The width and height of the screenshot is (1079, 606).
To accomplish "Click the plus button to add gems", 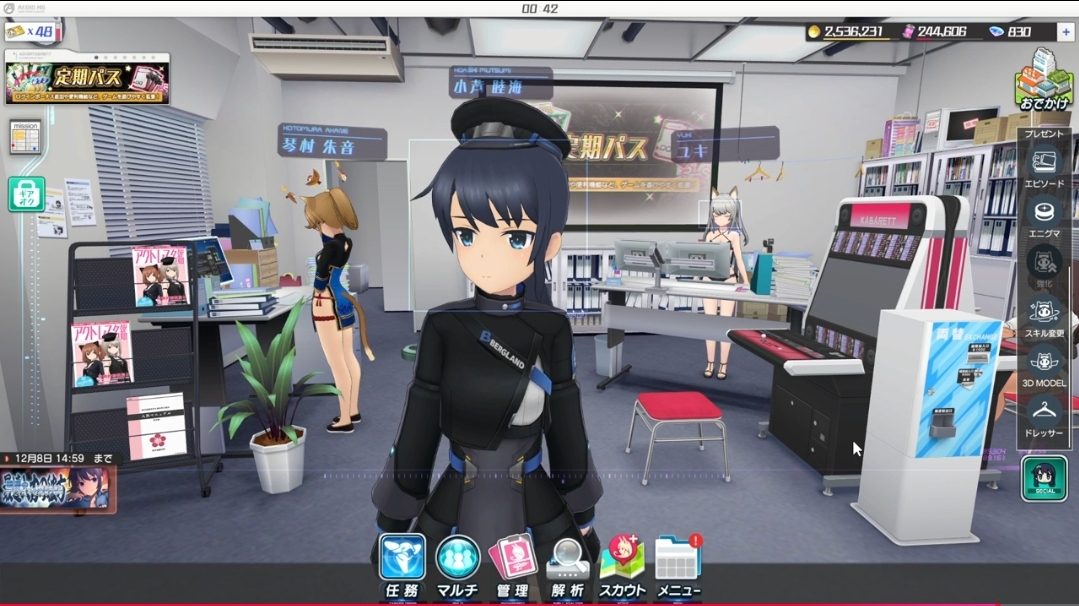I will pos(1064,32).
